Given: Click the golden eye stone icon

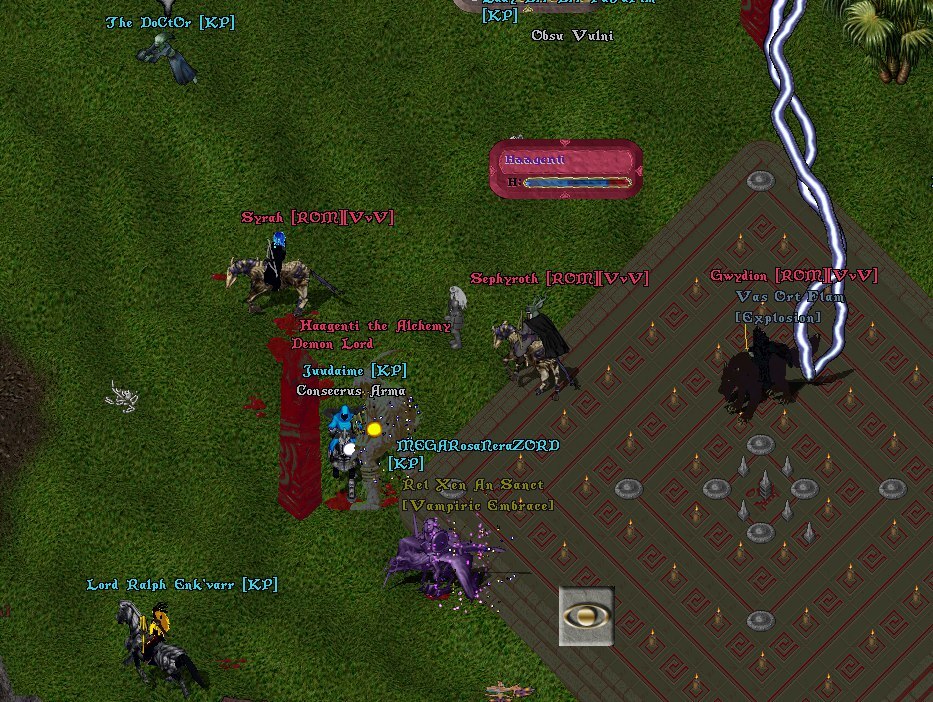Looking at the screenshot, I should tap(586, 616).
